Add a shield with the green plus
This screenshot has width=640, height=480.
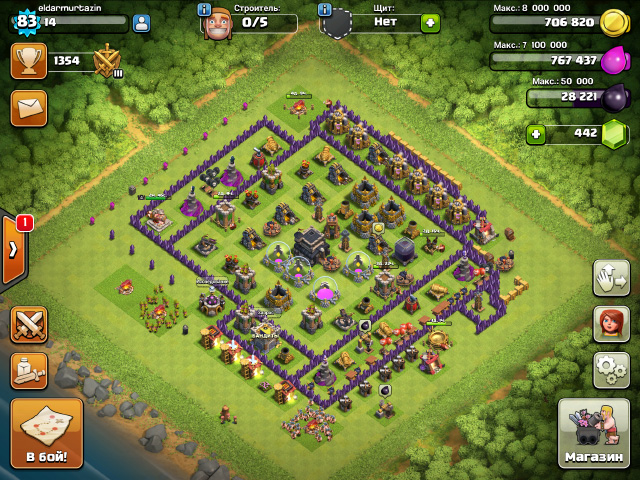coord(430,22)
